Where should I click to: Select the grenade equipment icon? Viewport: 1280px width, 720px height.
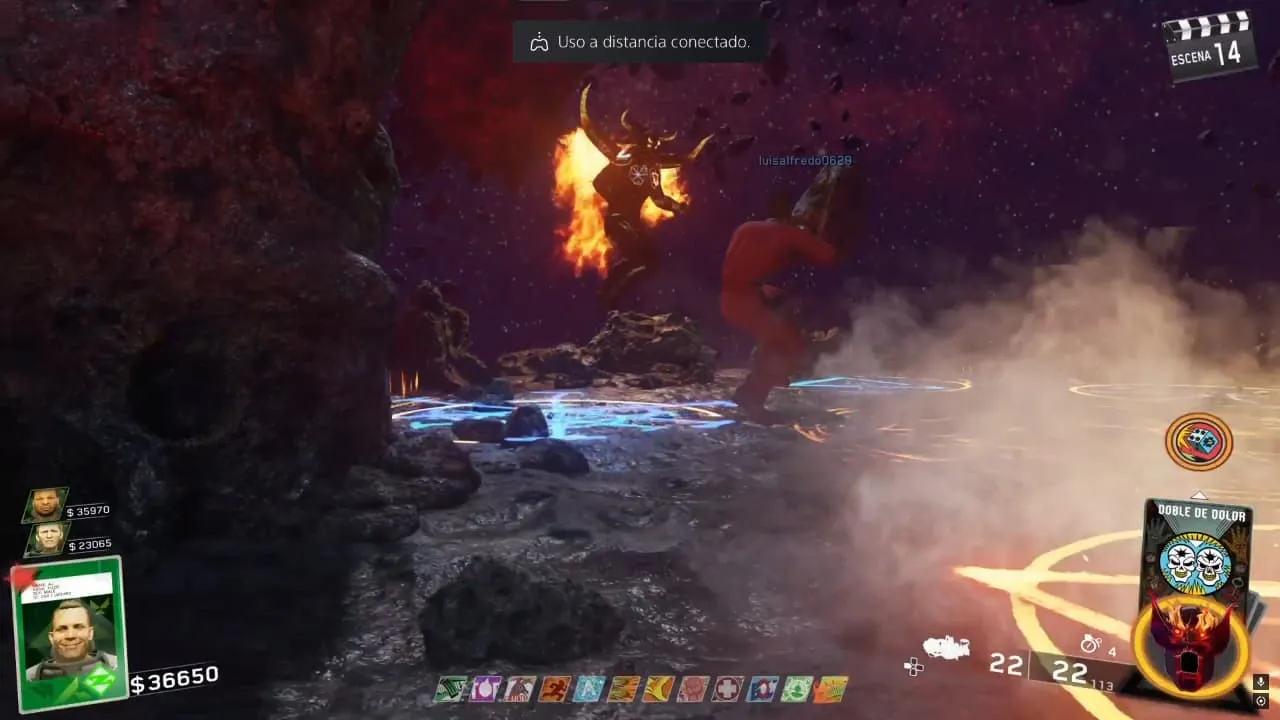1090,645
